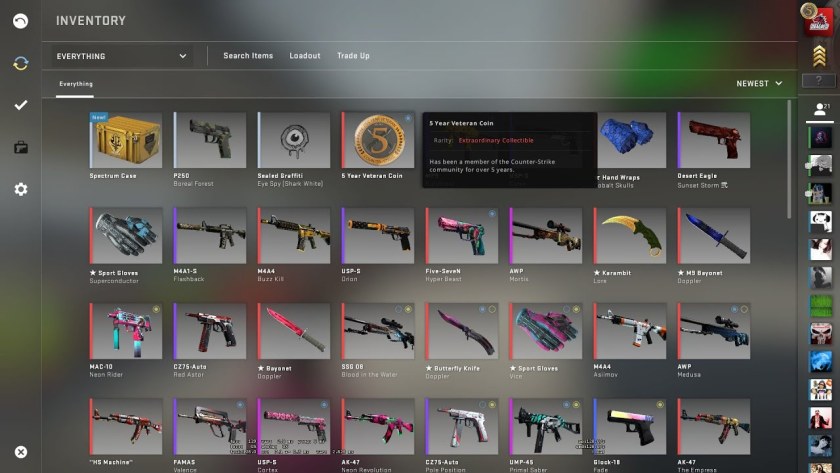
Task: Open the inventory briefcase sidebar icon
Action: [x=21, y=148]
